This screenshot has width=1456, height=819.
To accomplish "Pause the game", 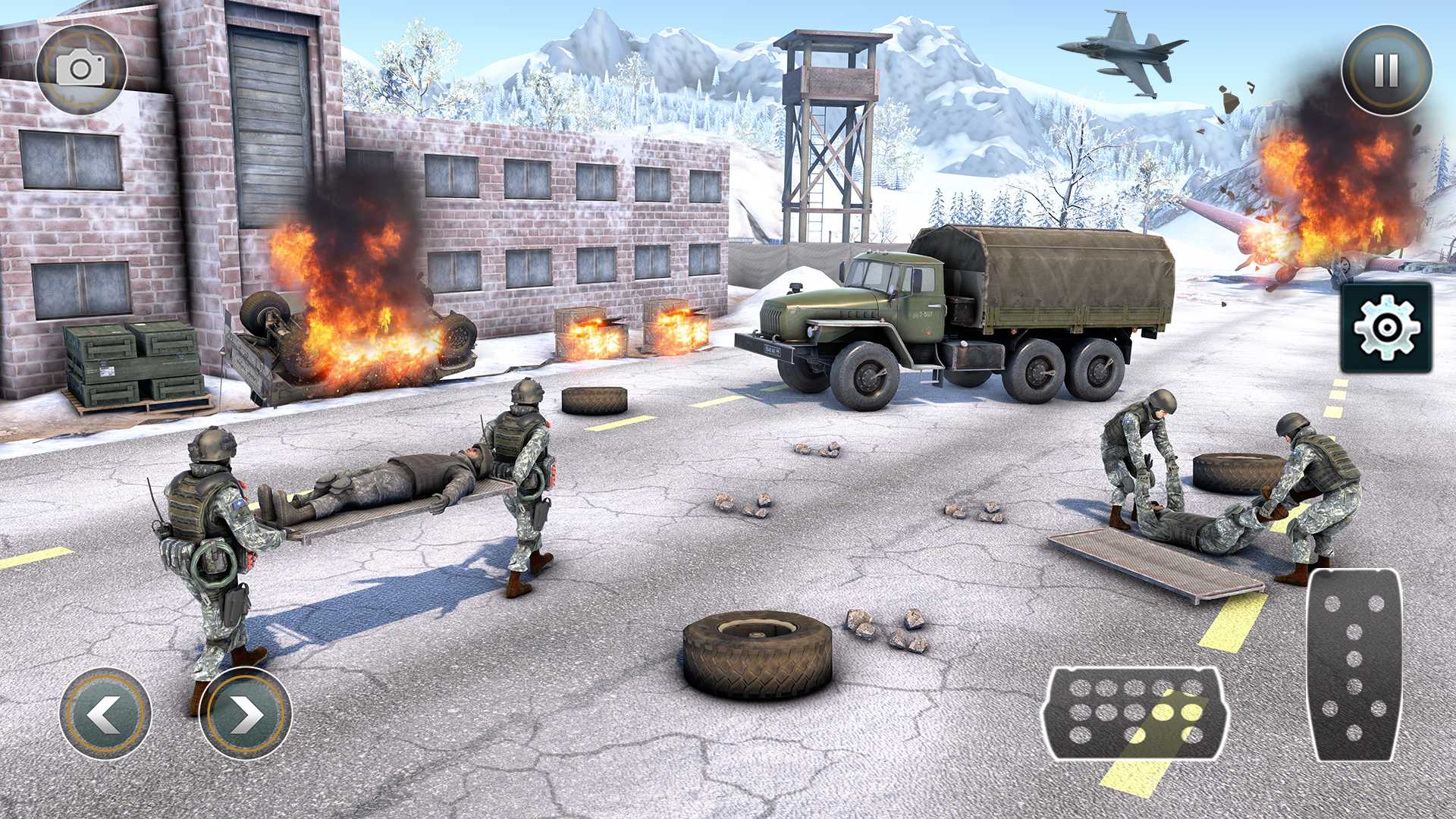I will pos(1386,70).
